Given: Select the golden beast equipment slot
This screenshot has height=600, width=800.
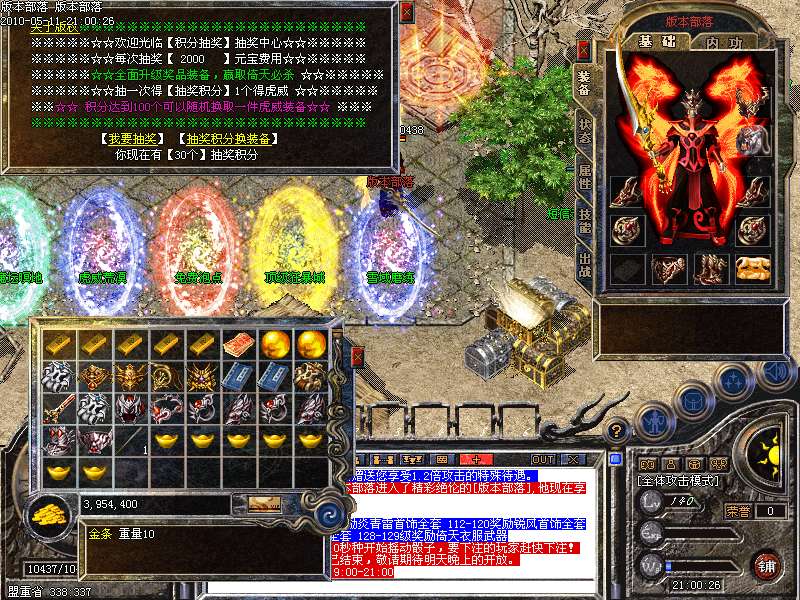Looking at the screenshot, I should 751,267.
